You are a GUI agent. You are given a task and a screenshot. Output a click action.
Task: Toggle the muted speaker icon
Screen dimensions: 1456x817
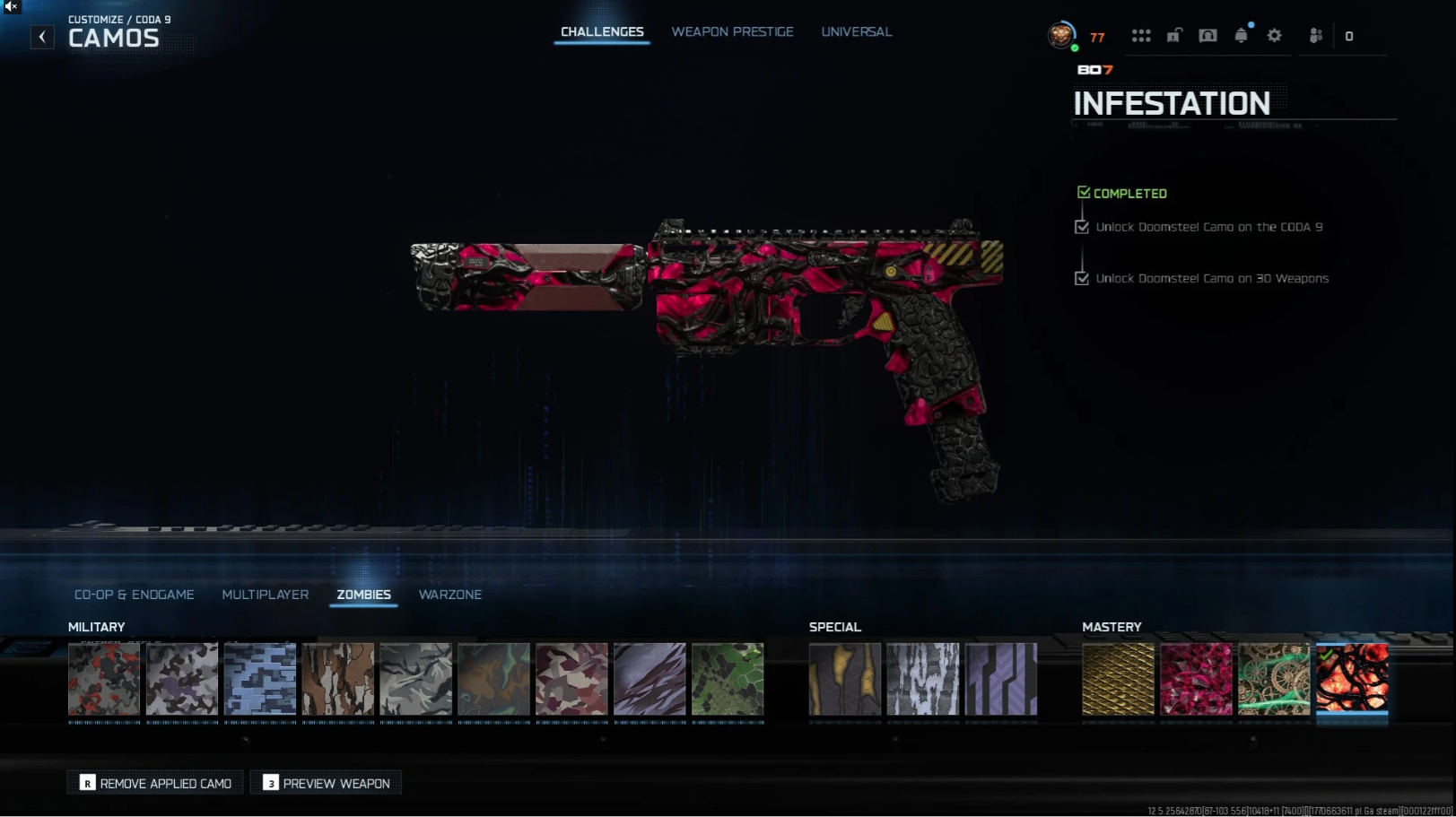coord(11,6)
